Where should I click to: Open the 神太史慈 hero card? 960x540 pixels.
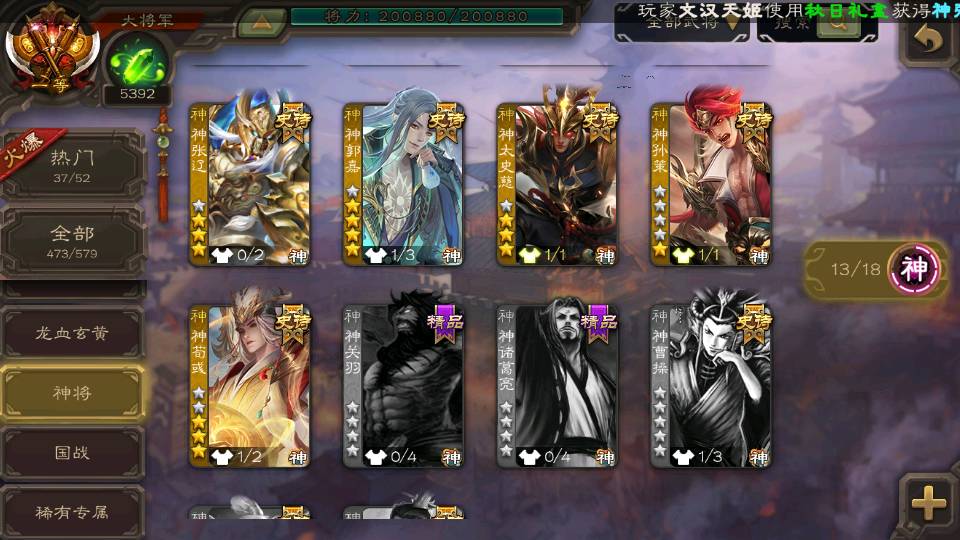(x=558, y=184)
